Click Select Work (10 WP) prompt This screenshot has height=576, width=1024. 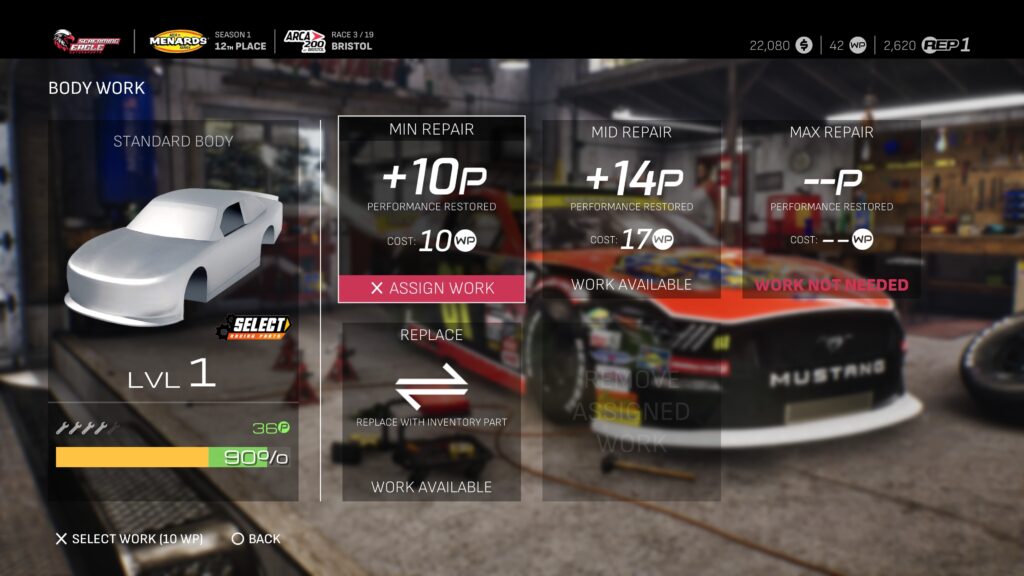pos(129,539)
